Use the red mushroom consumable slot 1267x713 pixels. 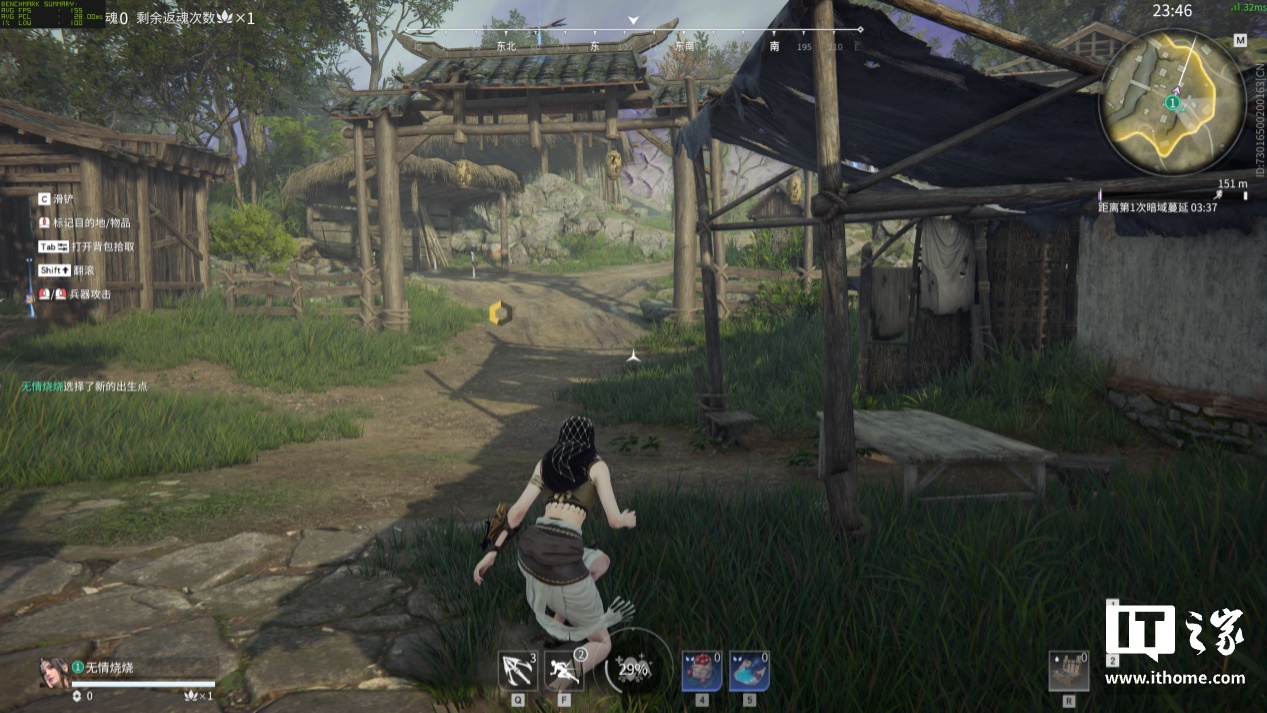coord(701,670)
